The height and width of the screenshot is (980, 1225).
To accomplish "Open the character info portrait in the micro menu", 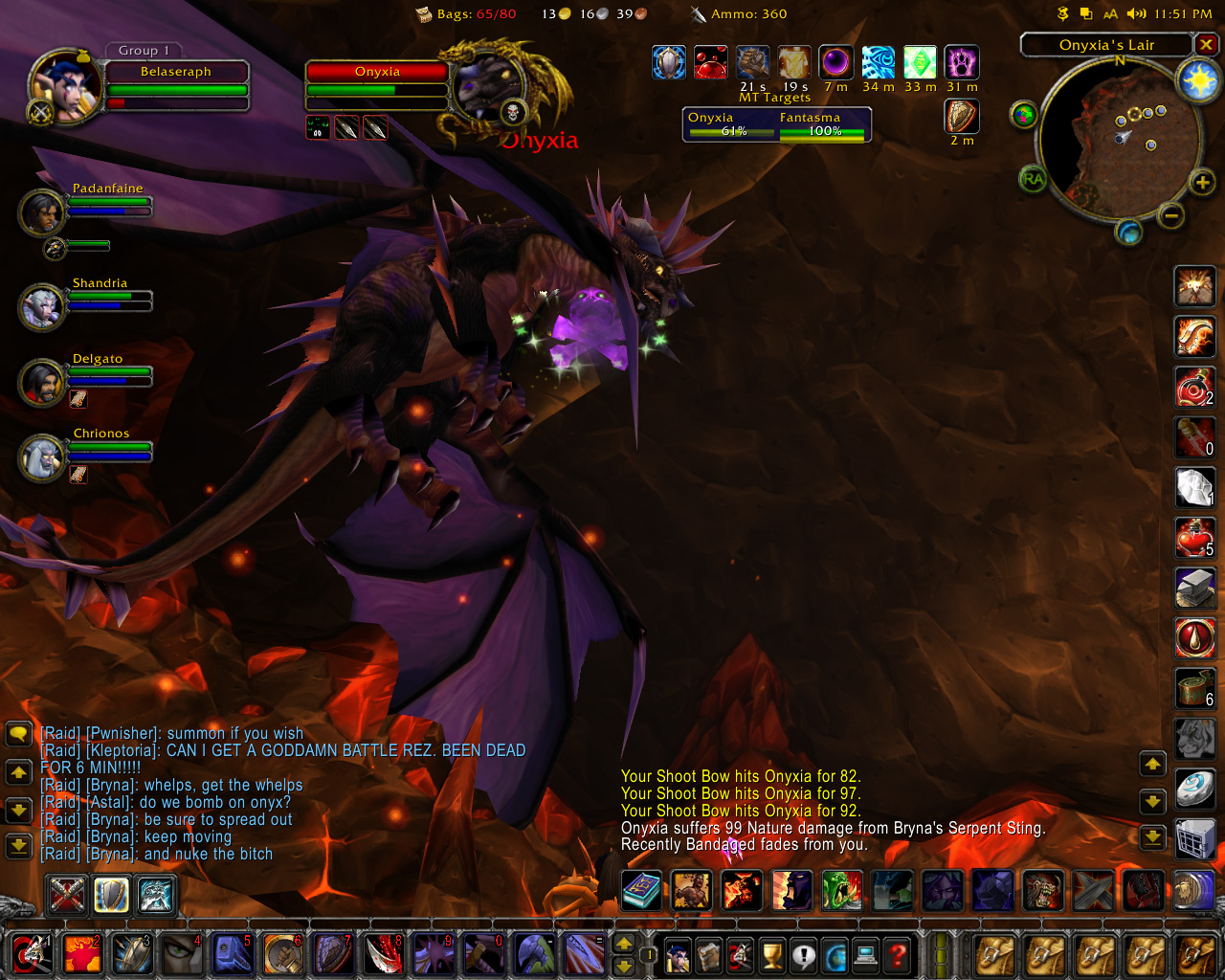I will coord(677,957).
